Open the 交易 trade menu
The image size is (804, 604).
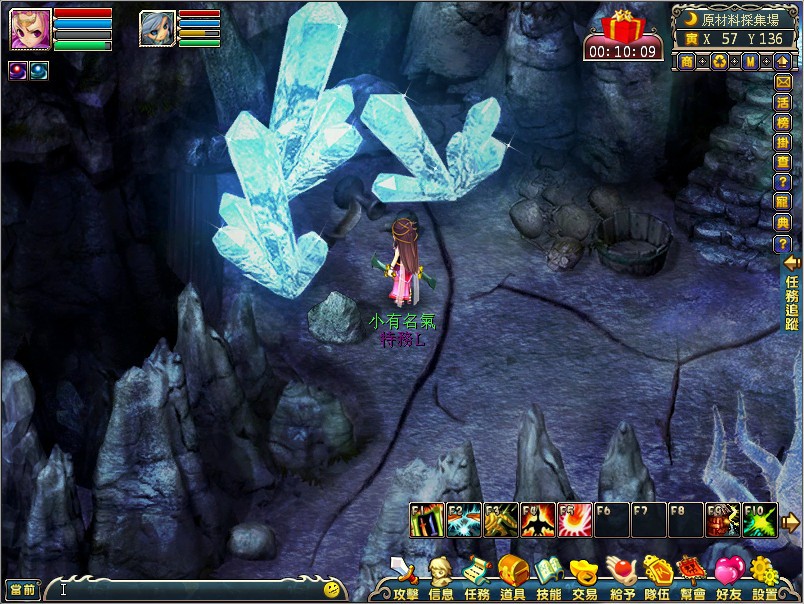click(584, 575)
